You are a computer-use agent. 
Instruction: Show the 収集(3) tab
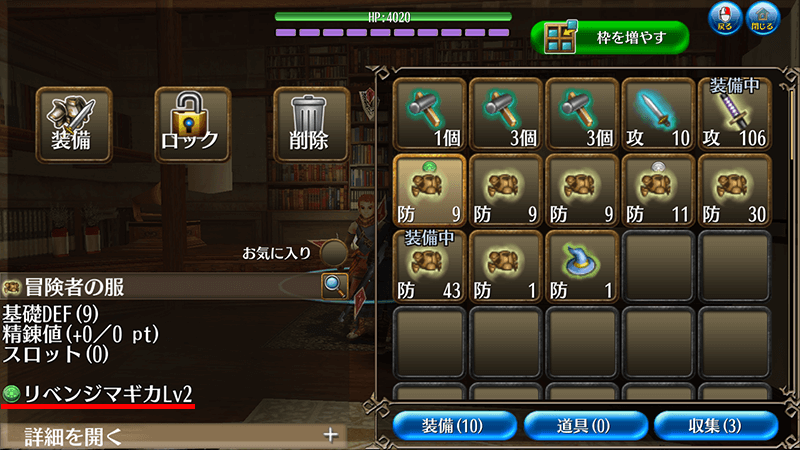tap(714, 425)
